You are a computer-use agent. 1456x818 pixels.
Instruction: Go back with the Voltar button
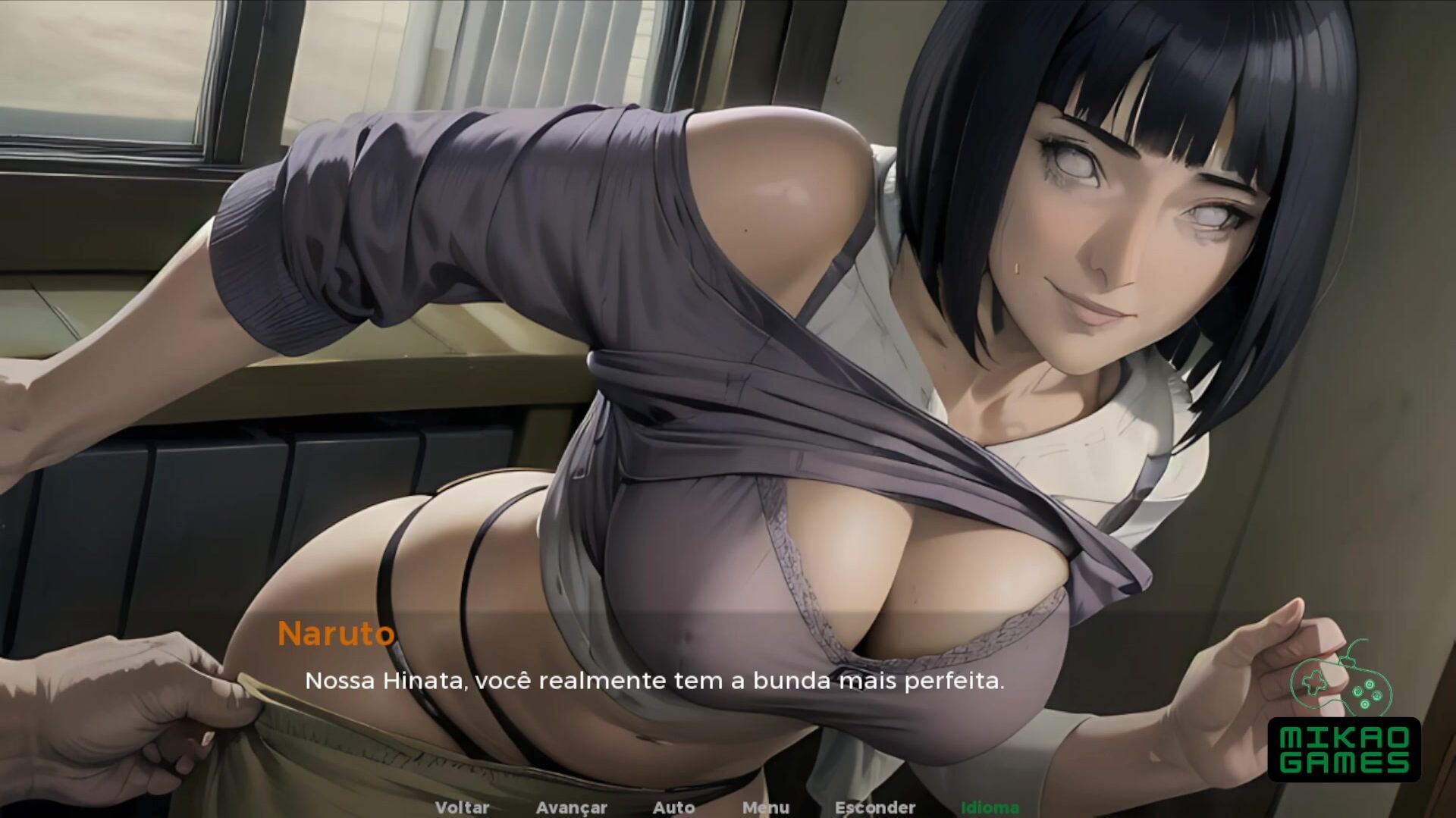462,807
